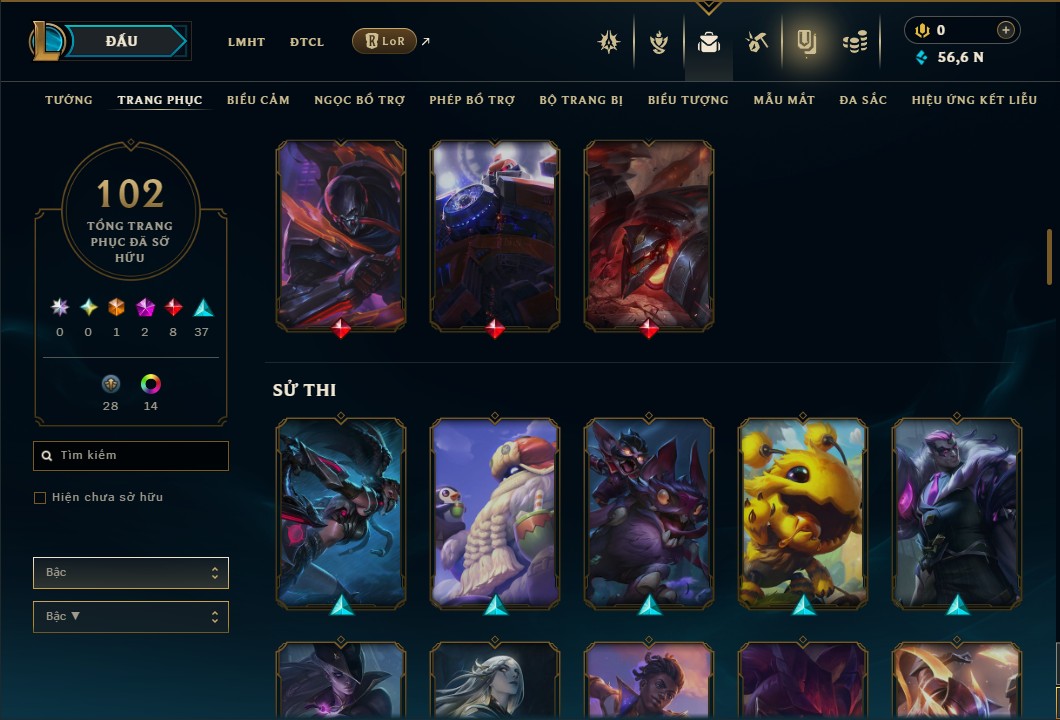Viewport: 1060px width, 720px height.
Task: Click the ĐẤU play button
Action: point(121,41)
